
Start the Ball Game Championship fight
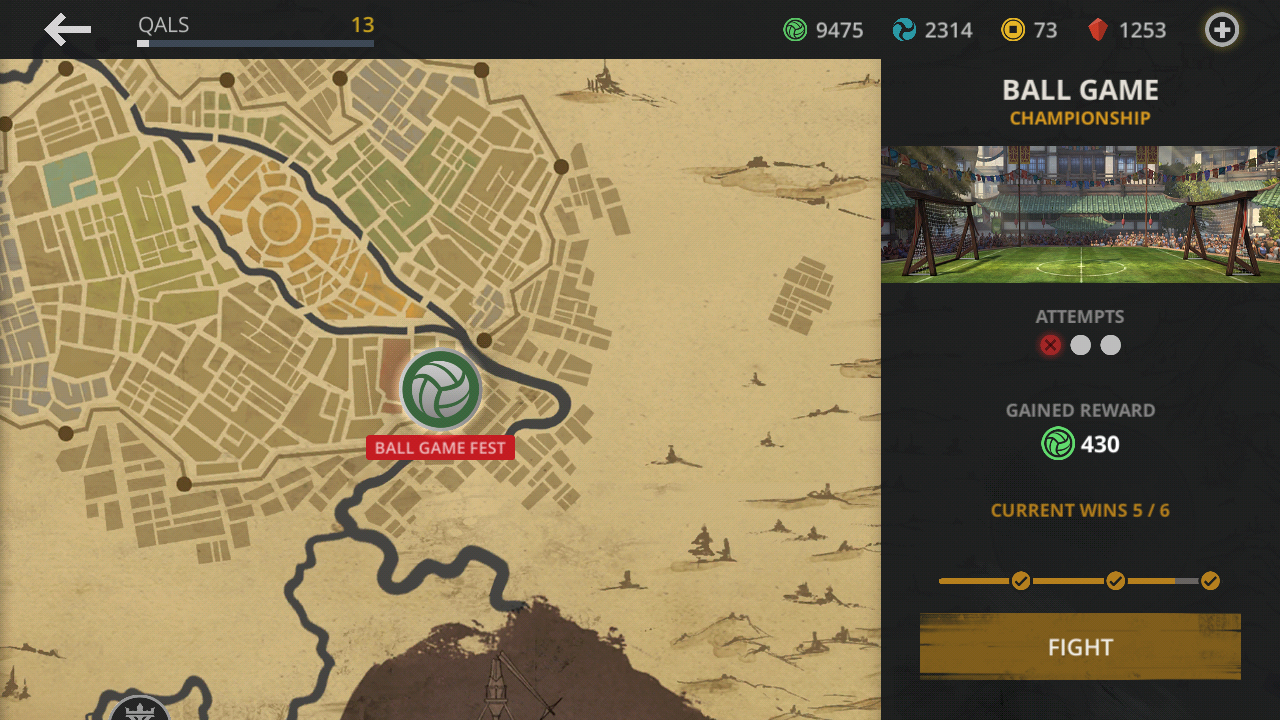click(1080, 646)
